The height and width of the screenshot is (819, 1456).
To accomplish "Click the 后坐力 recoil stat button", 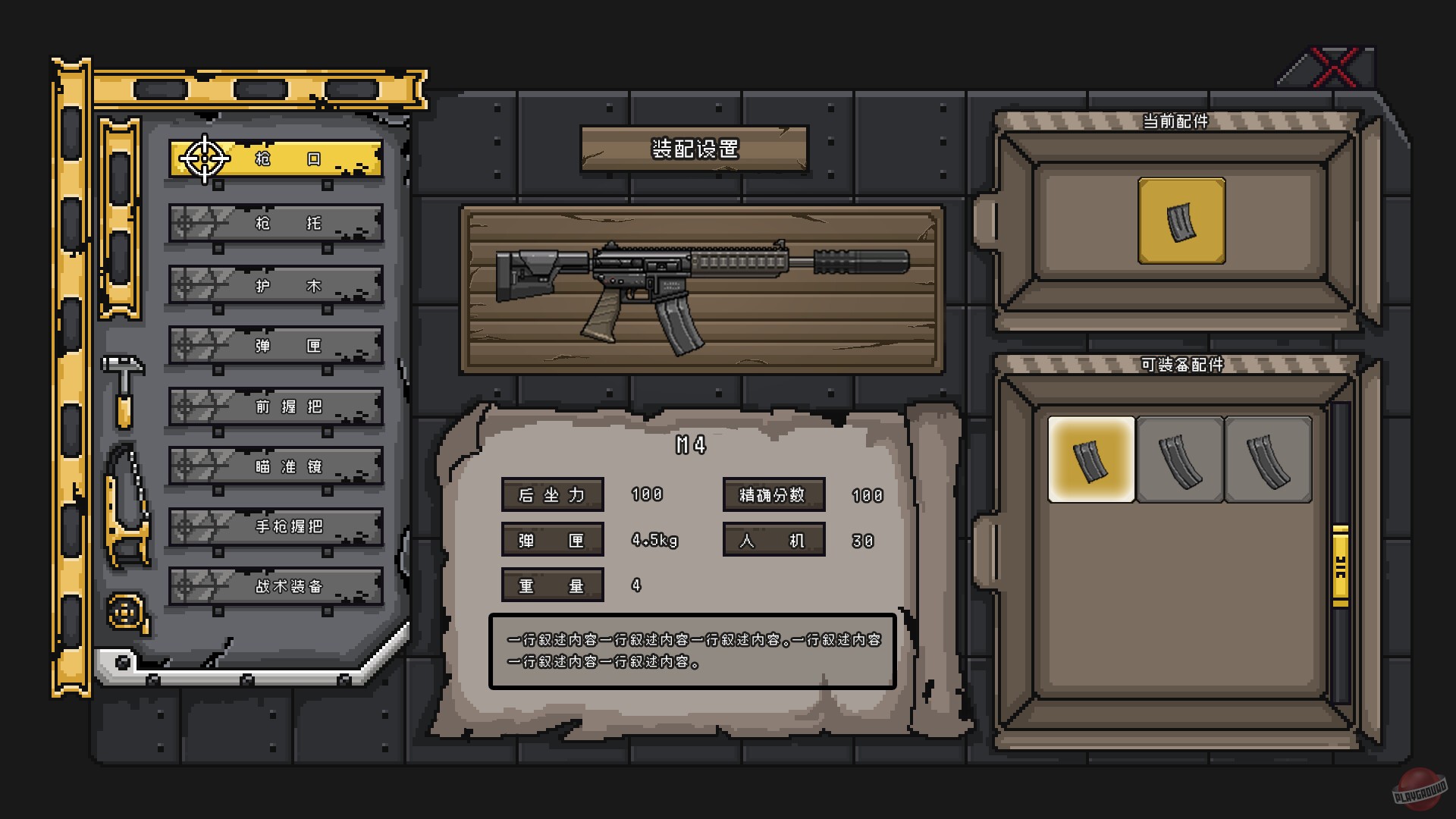I will tap(551, 494).
